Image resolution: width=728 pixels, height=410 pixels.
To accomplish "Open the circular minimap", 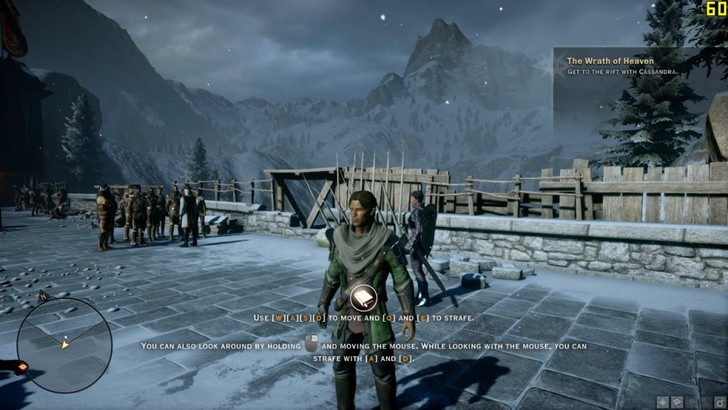I will (64, 343).
